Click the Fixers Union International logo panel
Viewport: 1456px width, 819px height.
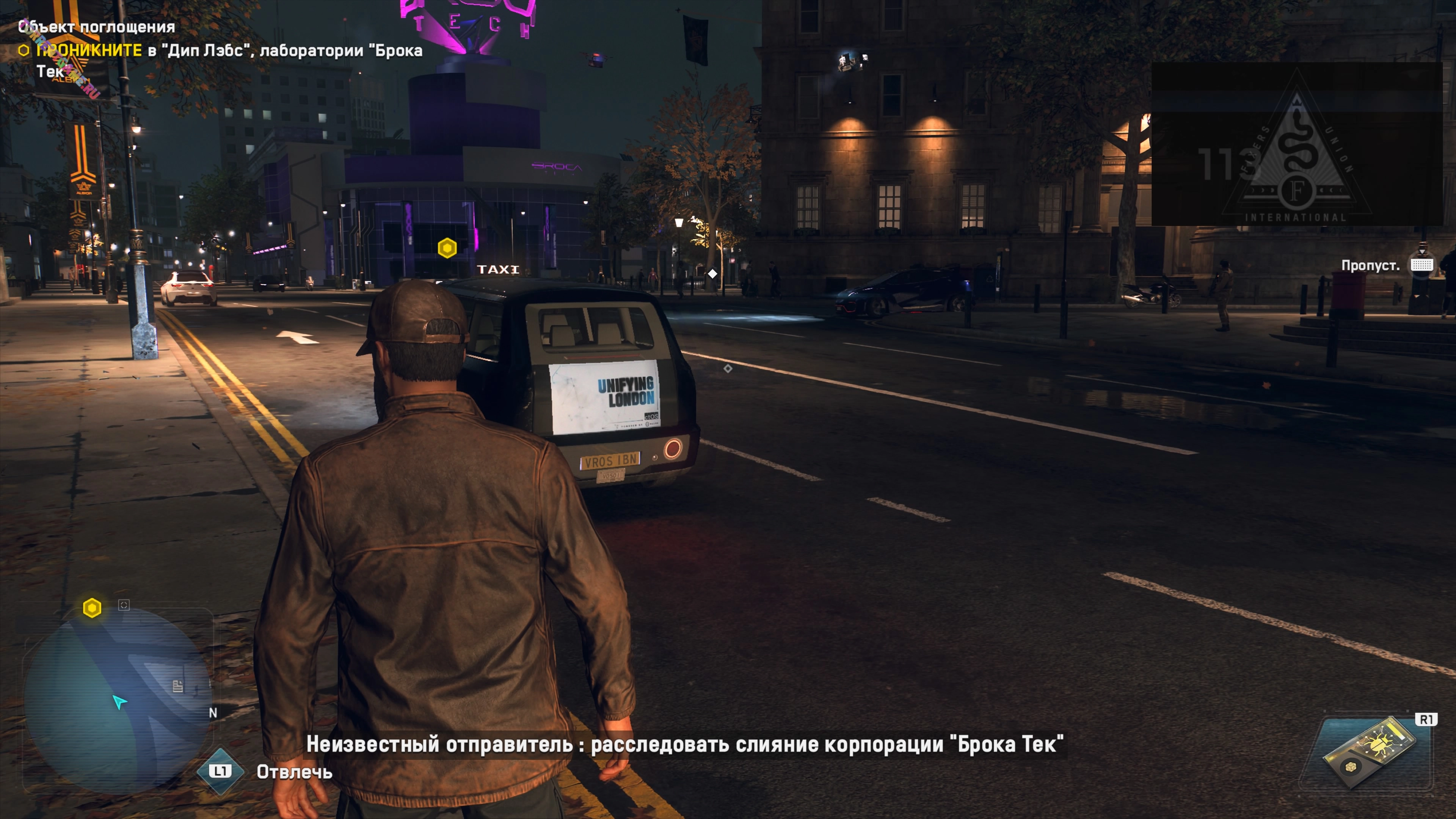point(1297,145)
